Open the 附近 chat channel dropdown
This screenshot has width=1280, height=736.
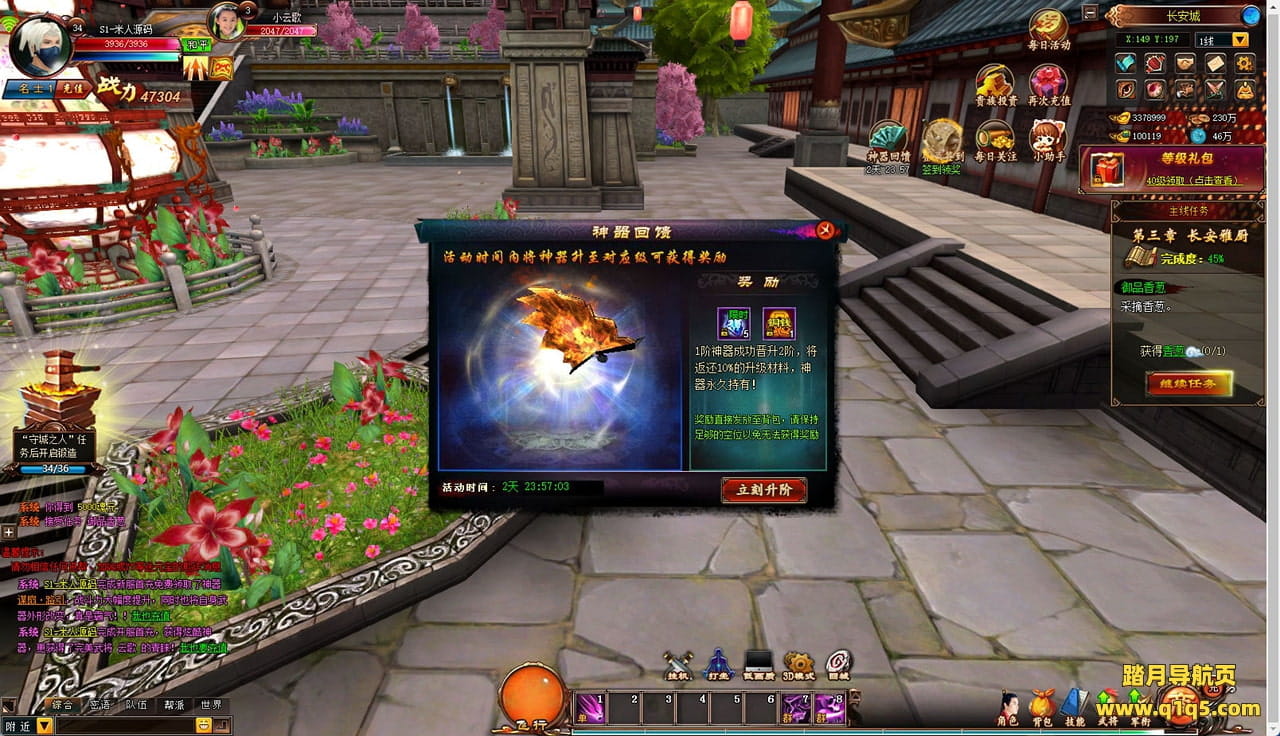pyautogui.click(x=44, y=726)
